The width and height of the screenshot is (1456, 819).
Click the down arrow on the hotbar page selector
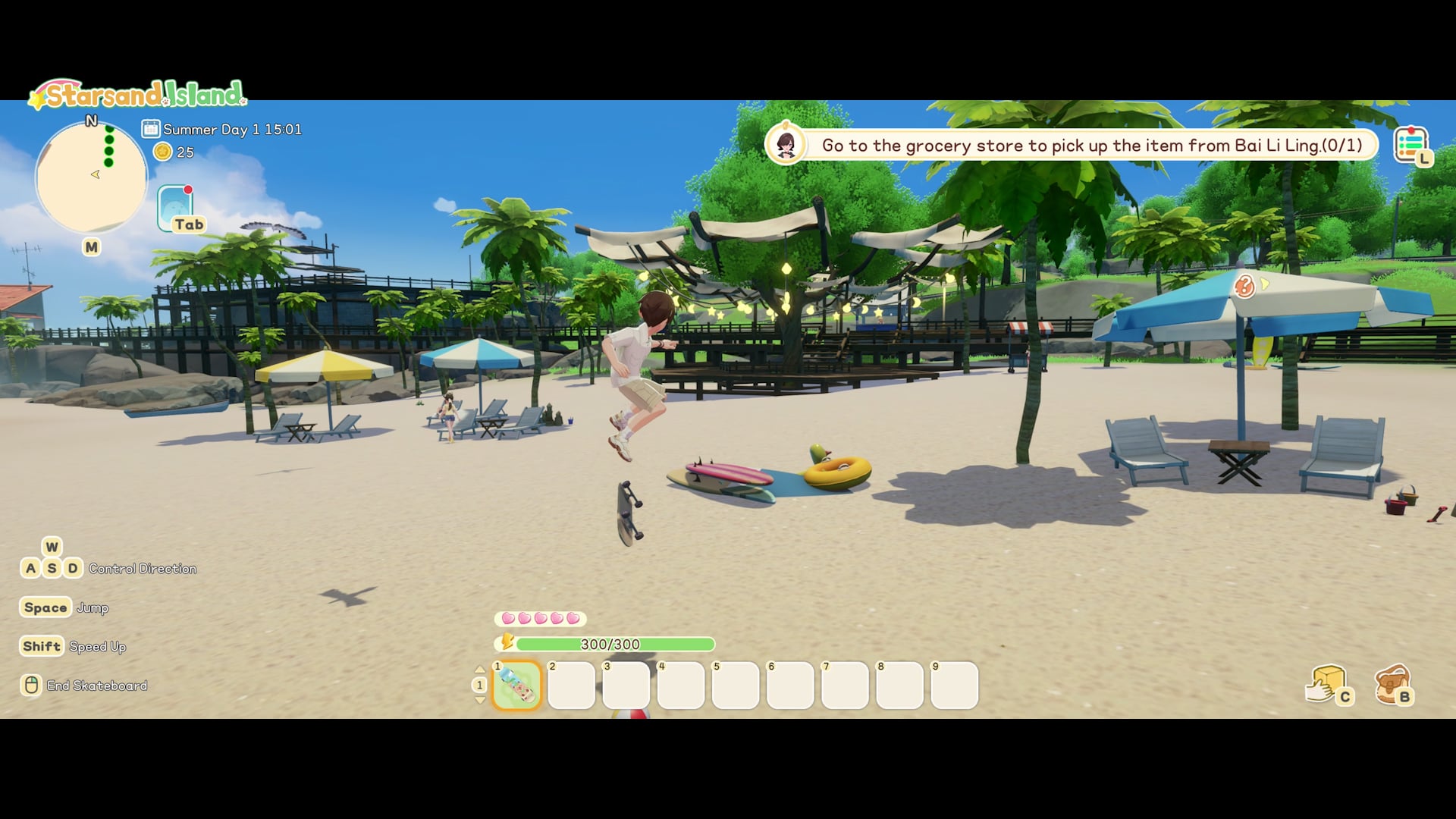[x=481, y=701]
